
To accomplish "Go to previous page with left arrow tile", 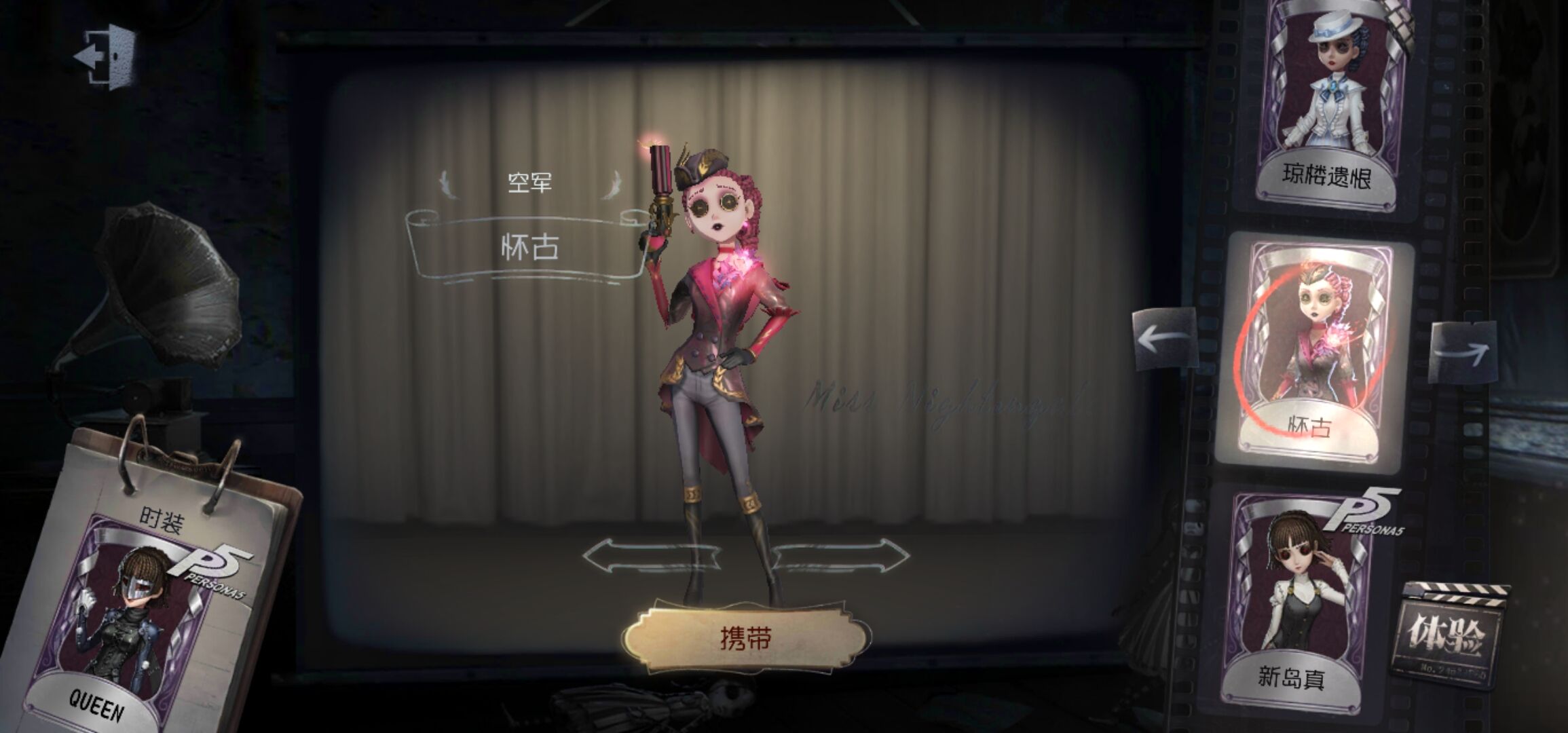I will click(x=1164, y=339).
